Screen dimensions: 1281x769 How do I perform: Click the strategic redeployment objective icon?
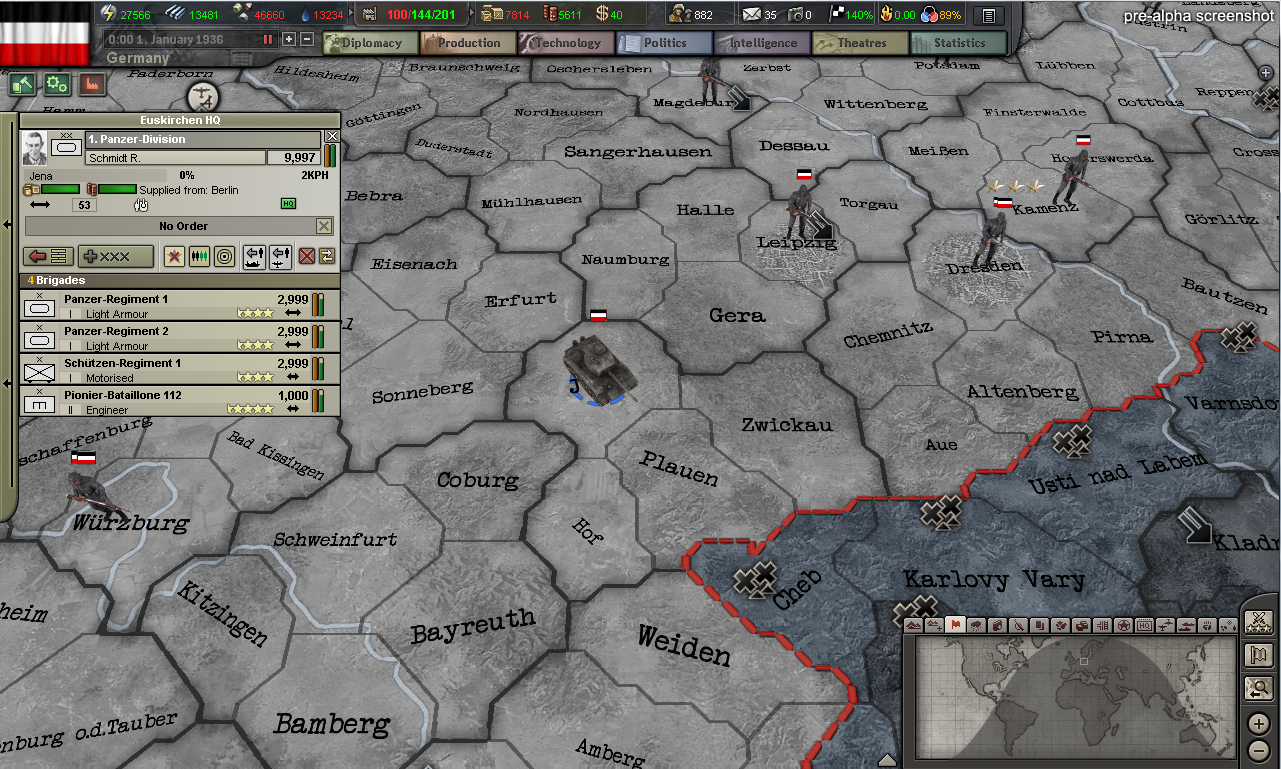(326, 258)
